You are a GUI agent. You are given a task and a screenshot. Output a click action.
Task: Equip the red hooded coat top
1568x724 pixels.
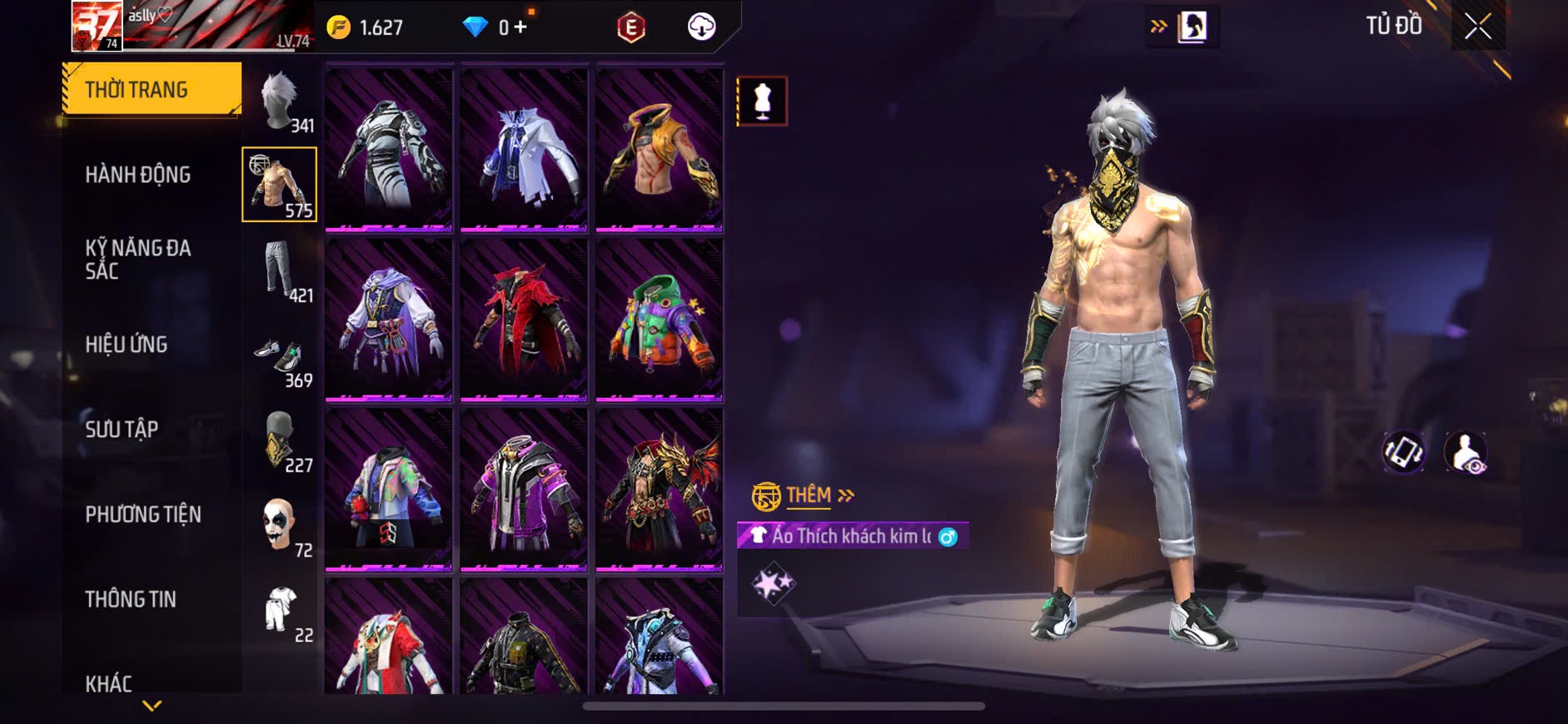[x=524, y=320]
